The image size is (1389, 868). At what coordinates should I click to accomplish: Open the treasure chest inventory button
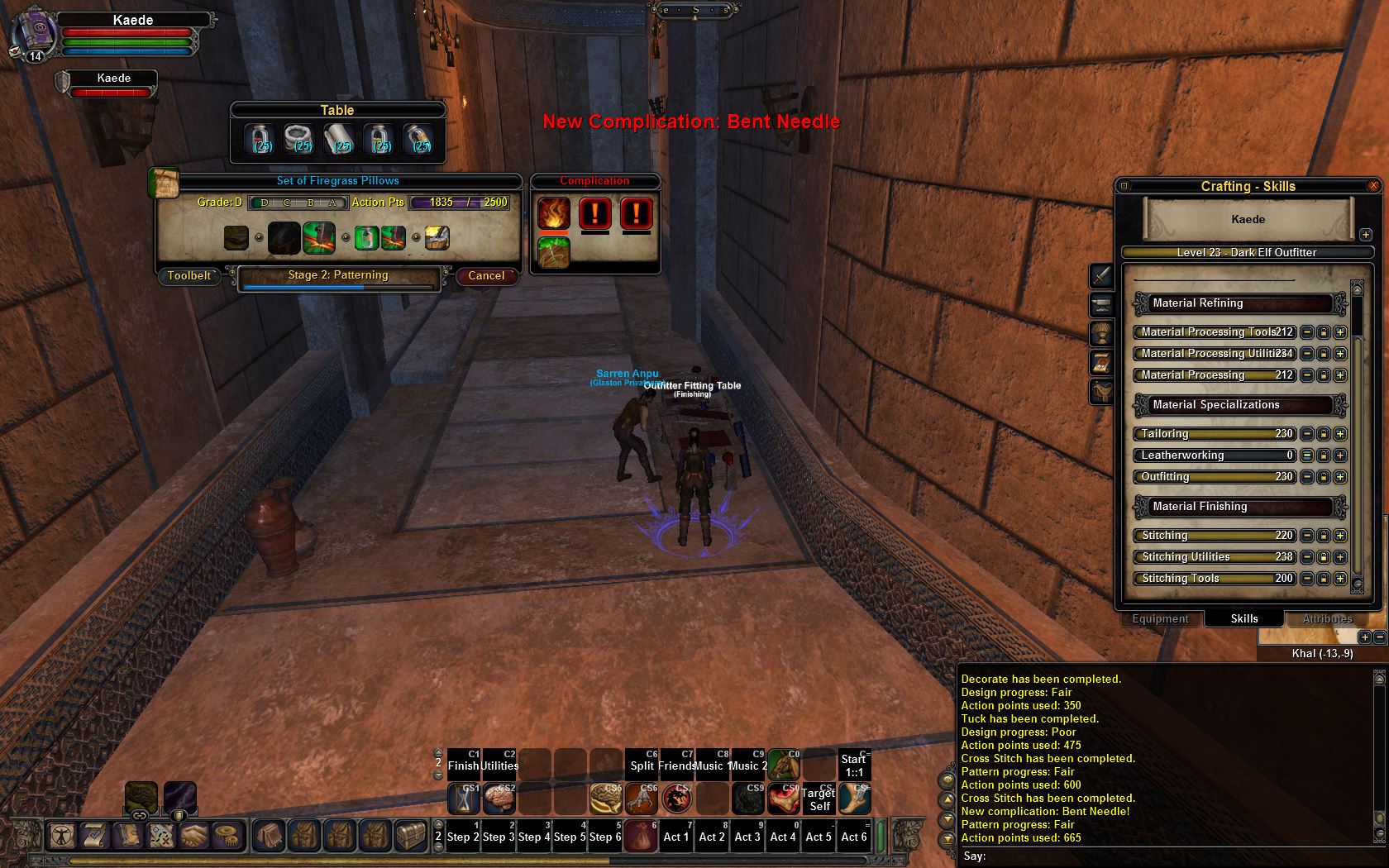pyautogui.click(x=411, y=836)
